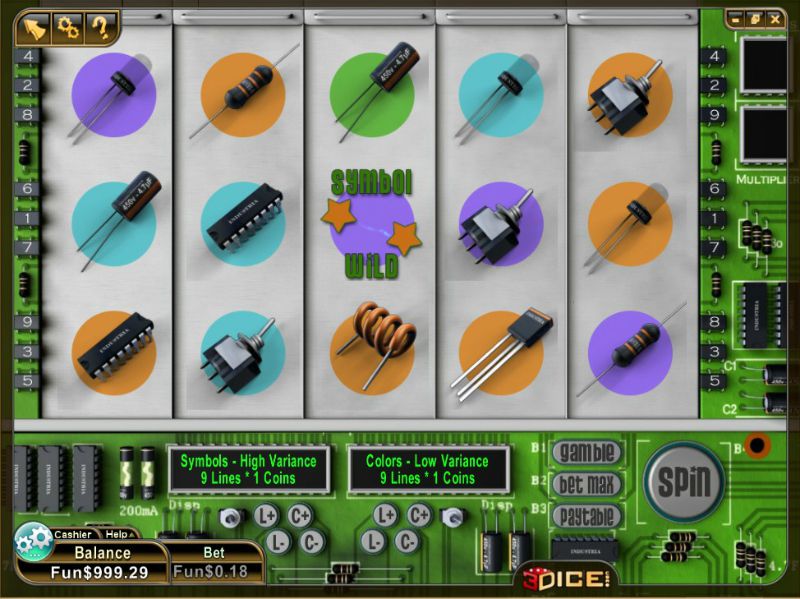
Task: Decrease coins under the Colors panel
Action: 406,541
